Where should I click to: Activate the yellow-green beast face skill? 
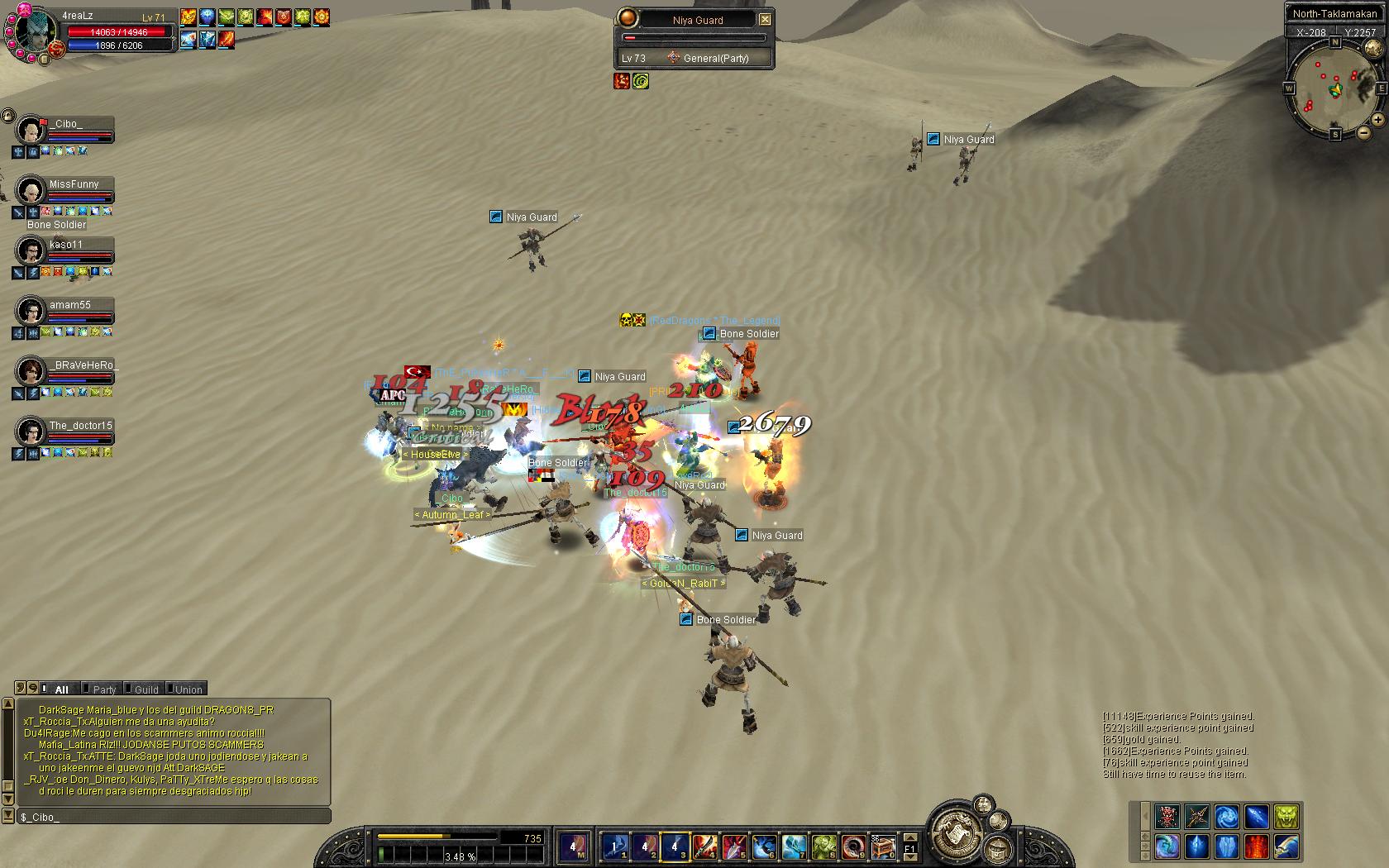tap(1286, 817)
